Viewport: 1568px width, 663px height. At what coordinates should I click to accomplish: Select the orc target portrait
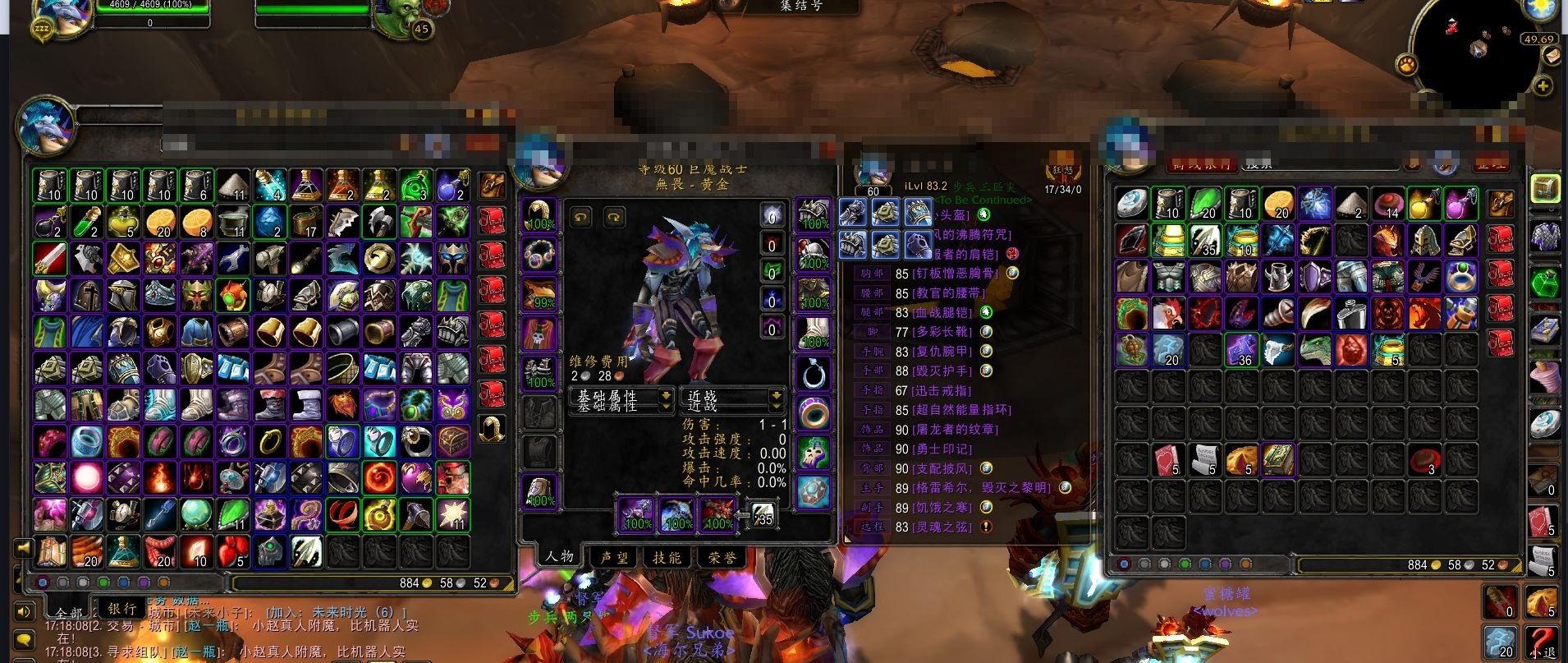(400, 20)
